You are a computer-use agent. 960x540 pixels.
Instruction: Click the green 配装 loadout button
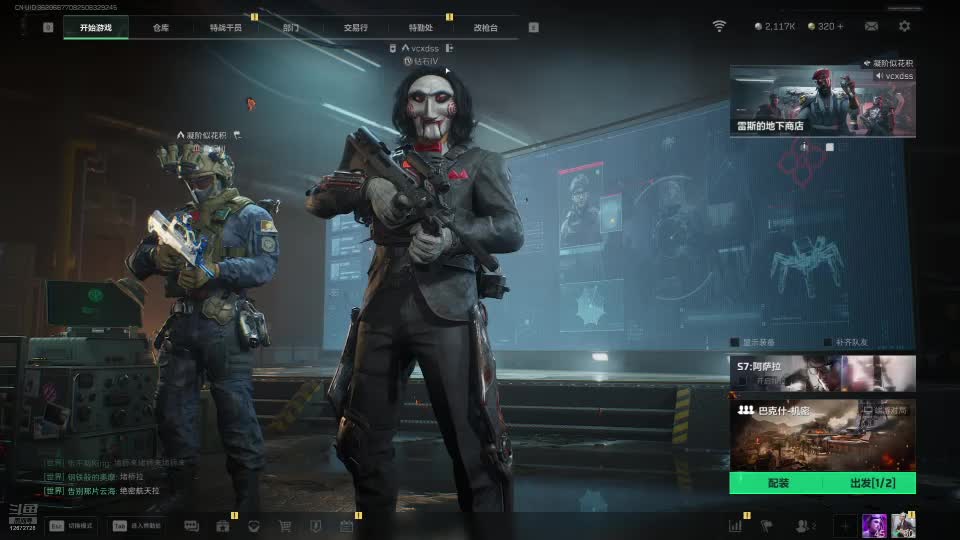pos(776,483)
